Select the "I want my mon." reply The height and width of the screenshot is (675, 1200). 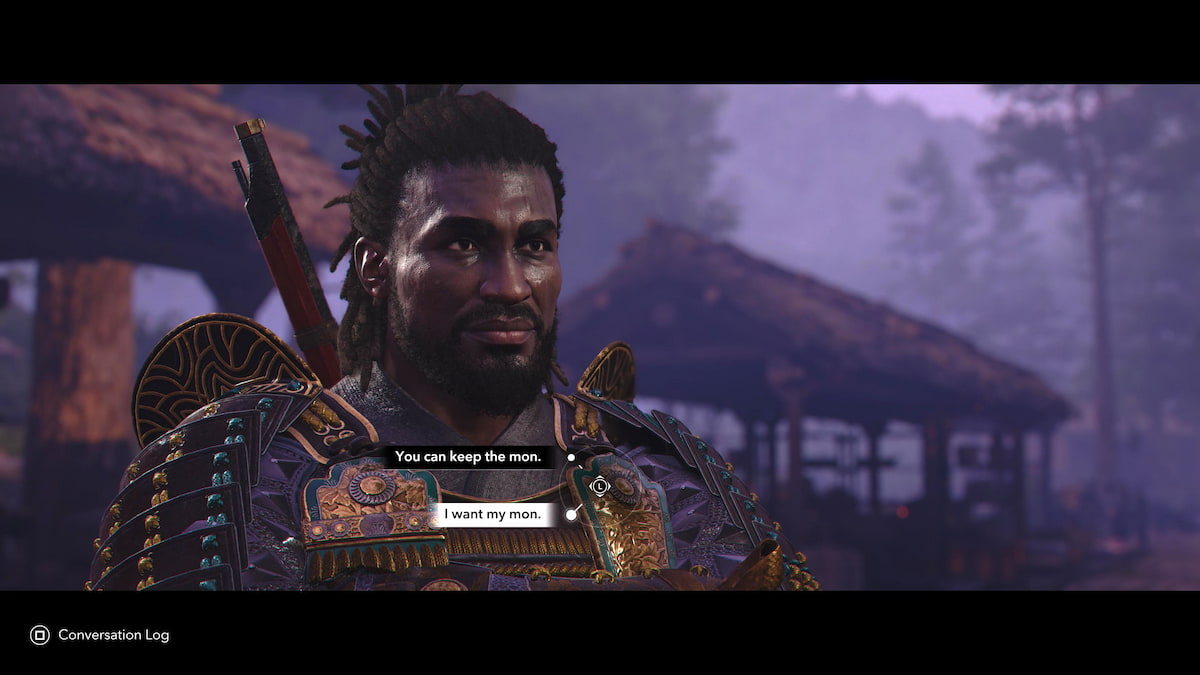(493, 515)
